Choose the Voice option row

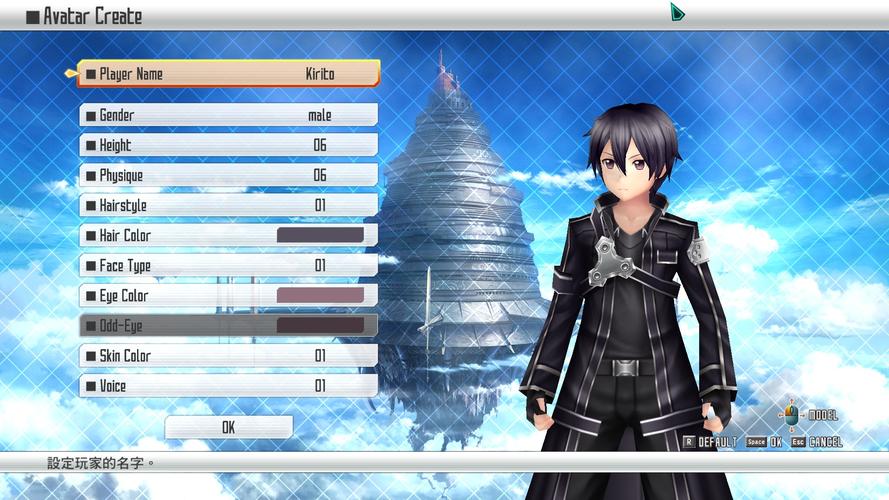[x=229, y=385]
